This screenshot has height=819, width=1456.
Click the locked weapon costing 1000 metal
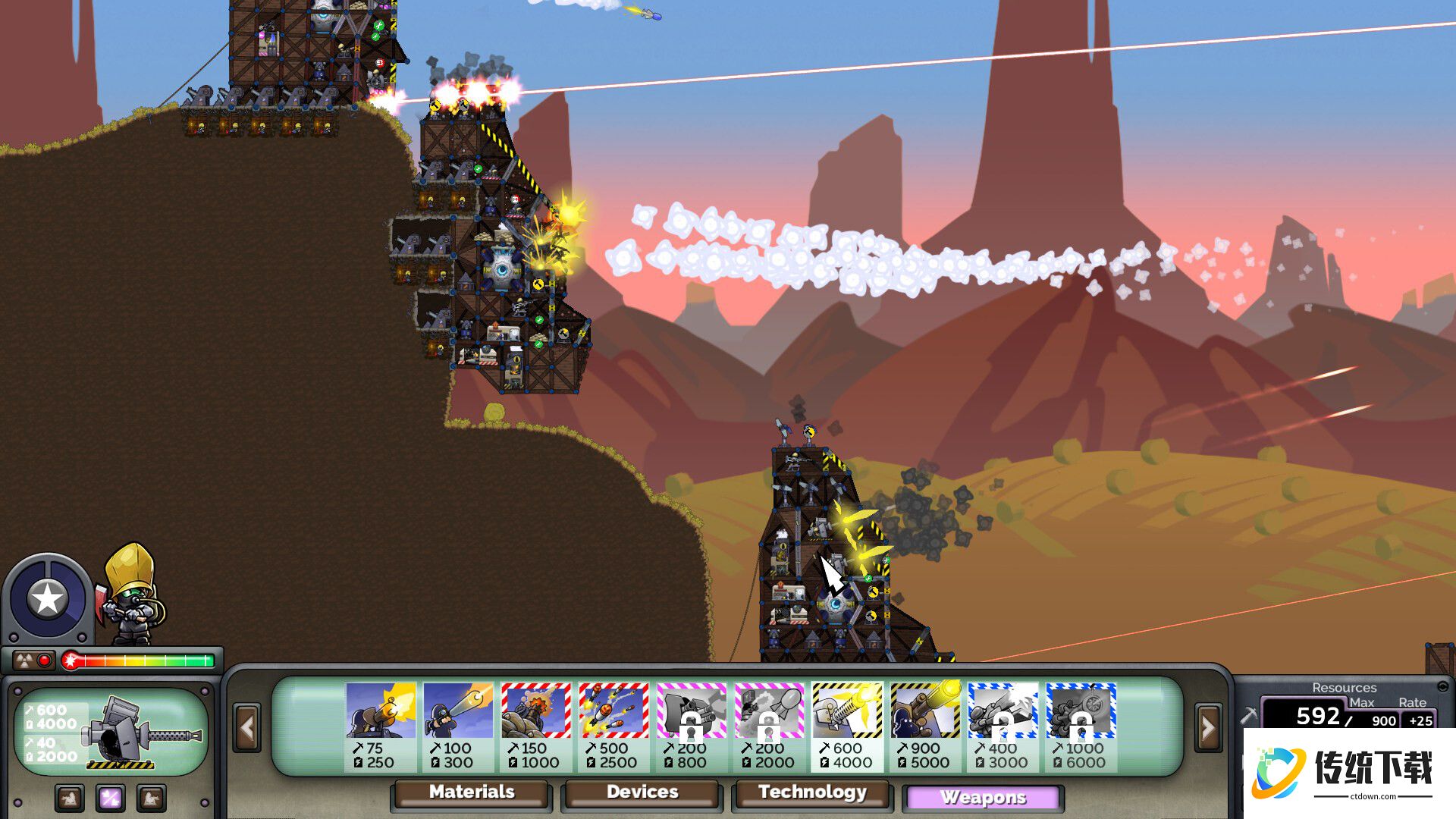point(1081,726)
